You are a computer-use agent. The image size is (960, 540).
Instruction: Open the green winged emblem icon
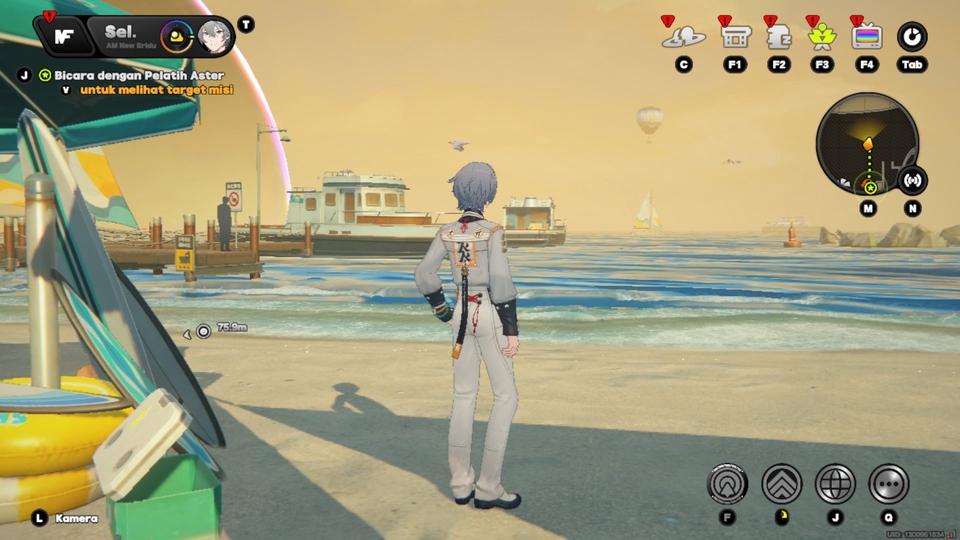(823, 37)
